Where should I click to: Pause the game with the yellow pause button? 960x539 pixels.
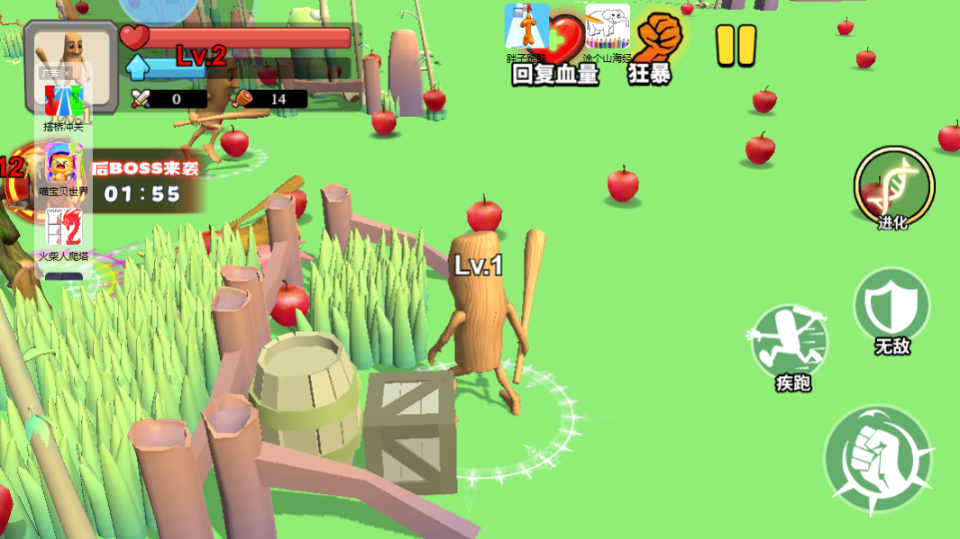pyautogui.click(x=736, y=45)
